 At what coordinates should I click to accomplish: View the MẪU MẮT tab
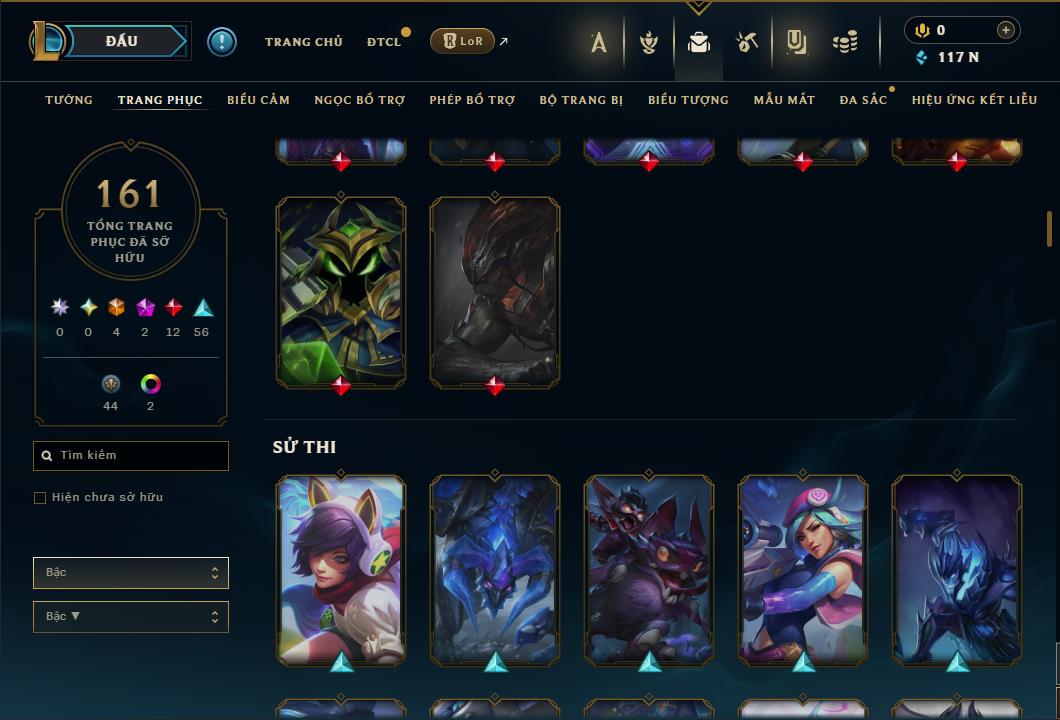click(x=784, y=100)
